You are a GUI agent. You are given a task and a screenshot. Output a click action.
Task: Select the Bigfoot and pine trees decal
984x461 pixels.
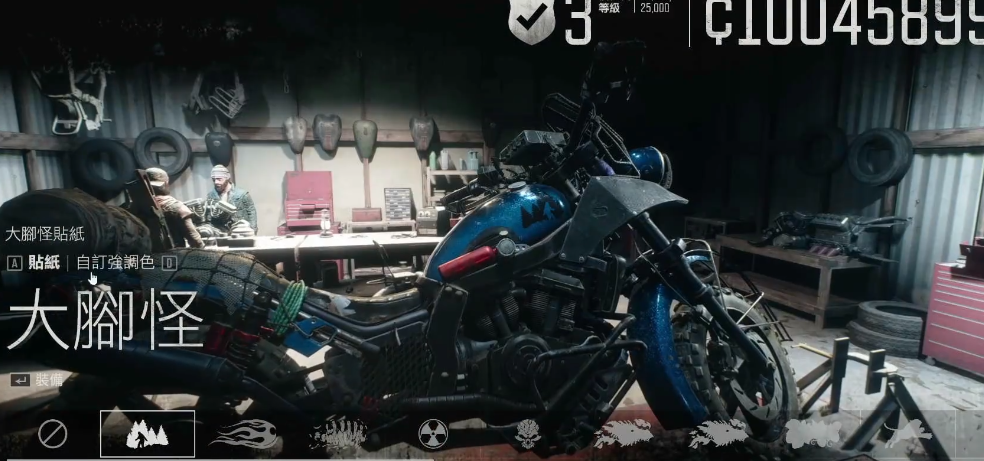click(x=147, y=434)
